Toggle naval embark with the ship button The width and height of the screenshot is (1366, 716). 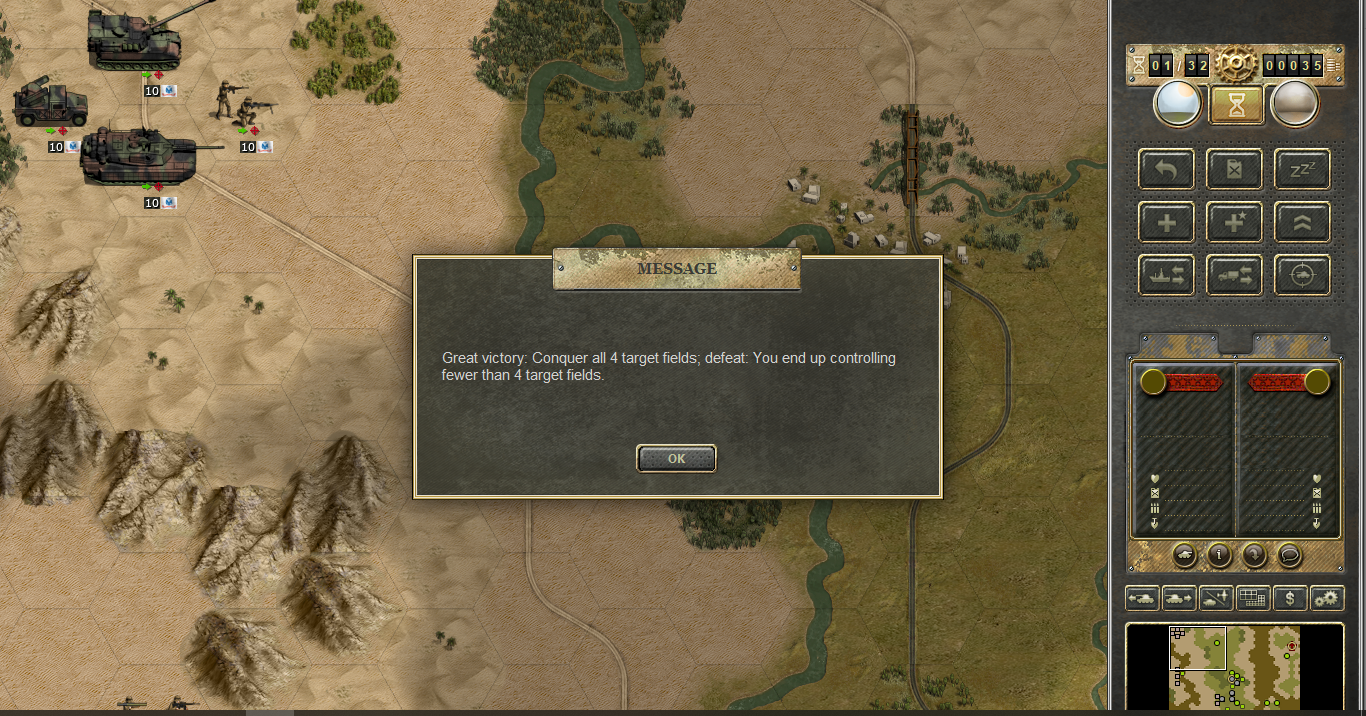1167,275
